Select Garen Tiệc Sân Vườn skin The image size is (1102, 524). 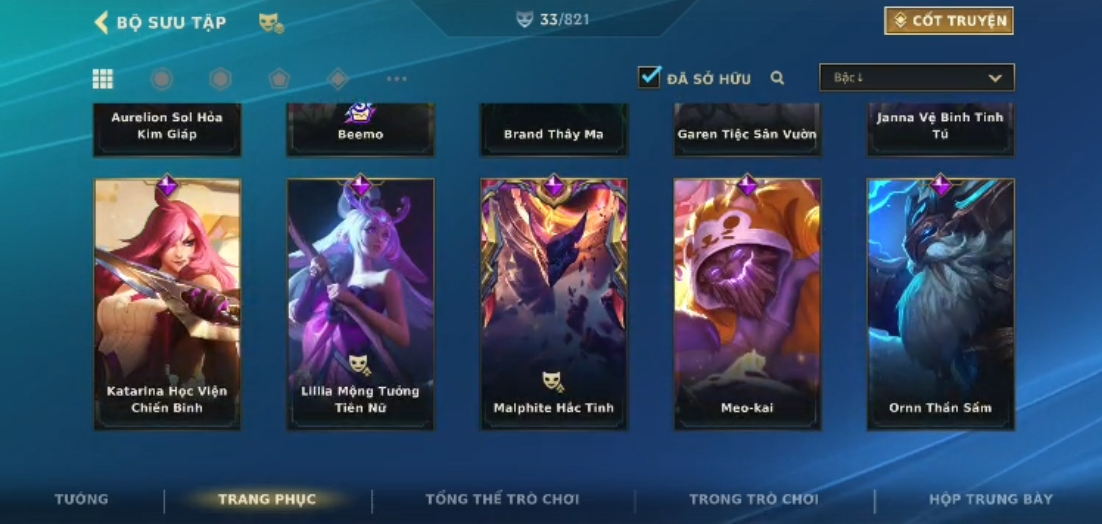pyautogui.click(x=747, y=130)
